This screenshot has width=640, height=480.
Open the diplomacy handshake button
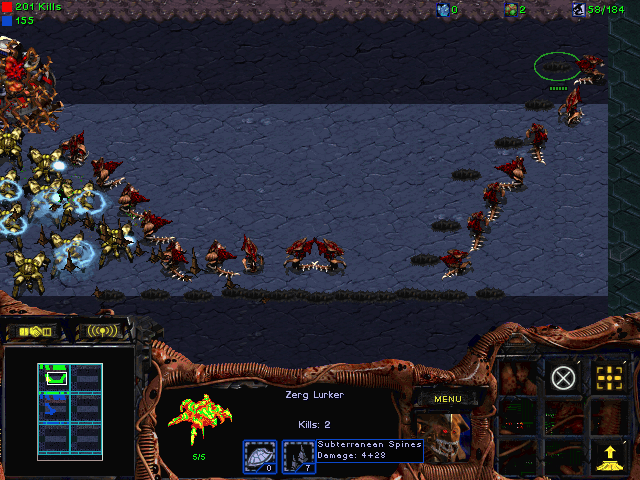(x=34, y=331)
